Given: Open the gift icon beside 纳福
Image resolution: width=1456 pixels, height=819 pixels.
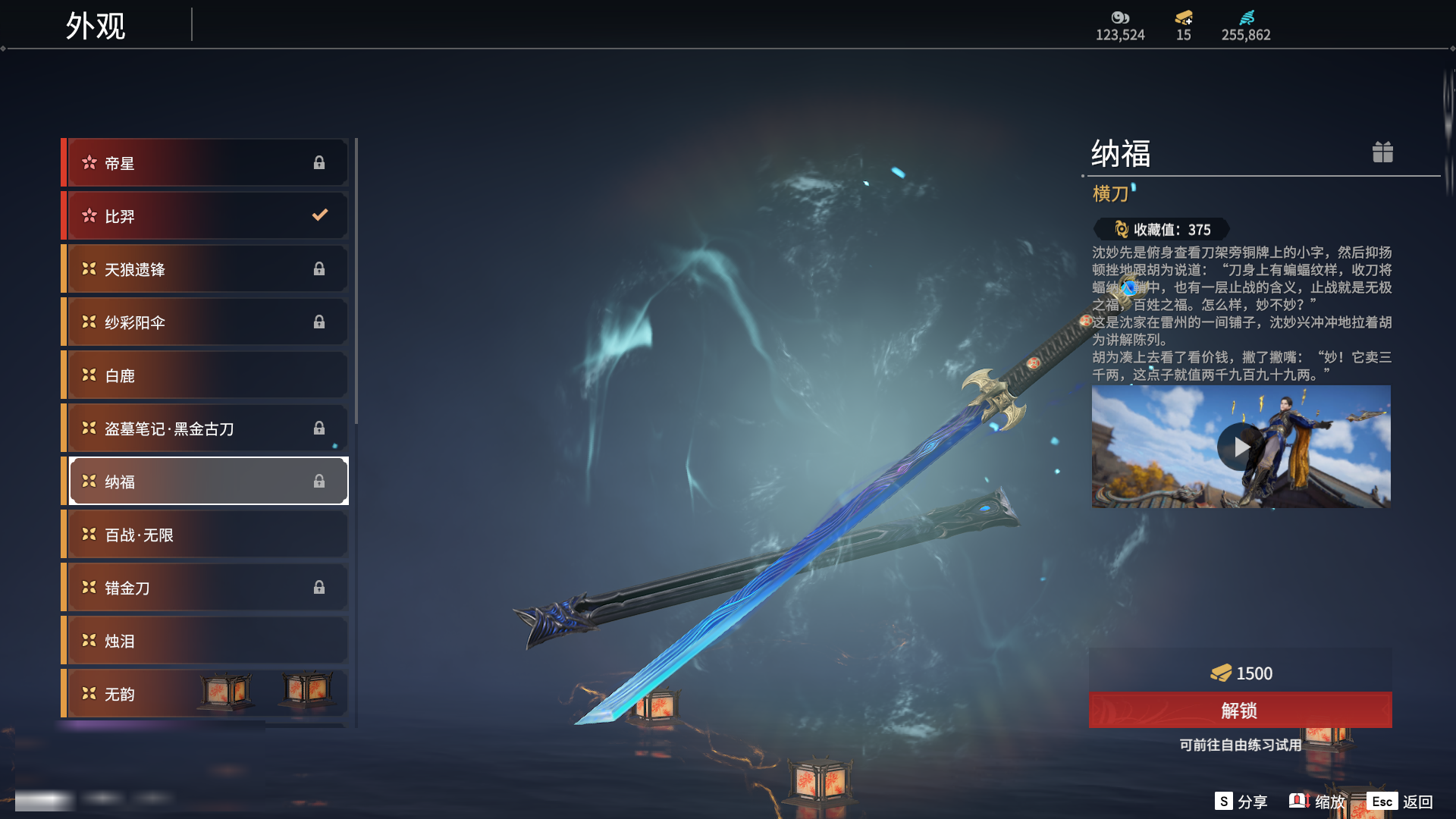Looking at the screenshot, I should pyautogui.click(x=1382, y=152).
